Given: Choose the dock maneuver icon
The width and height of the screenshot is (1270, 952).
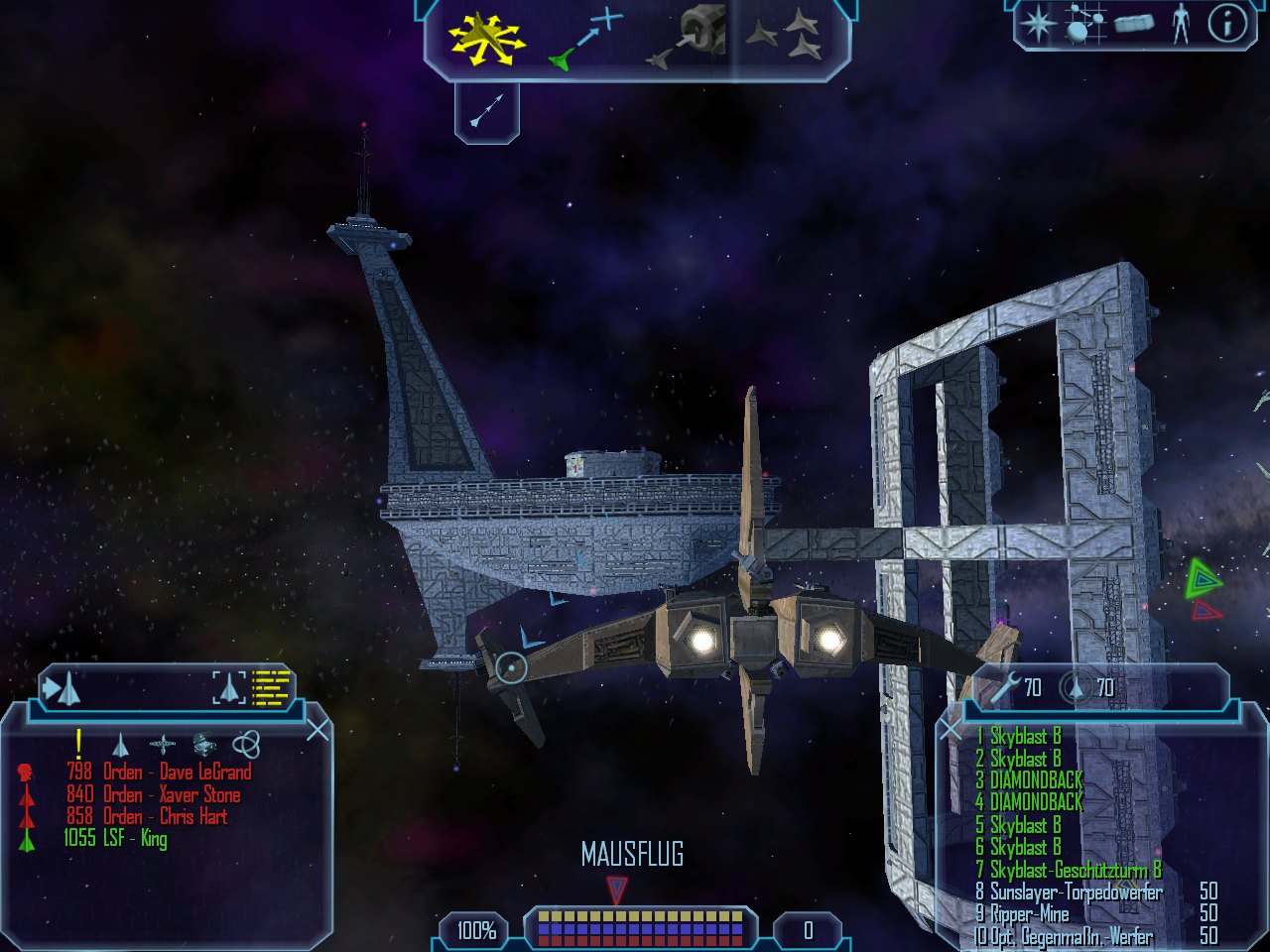Looking at the screenshot, I should pos(687,39).
